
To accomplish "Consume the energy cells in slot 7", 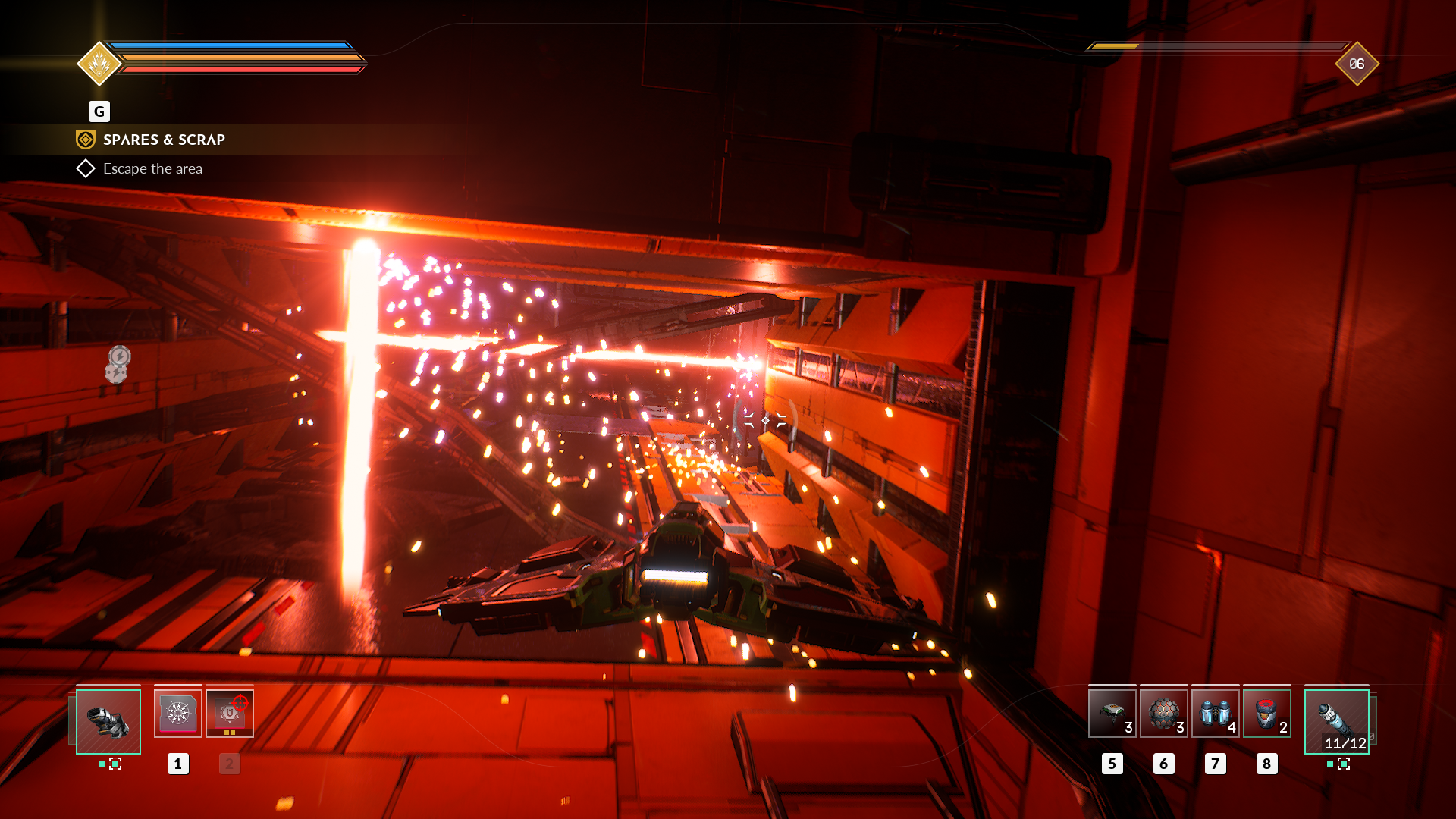I will pyautogui.click(x=1215, y=713).
